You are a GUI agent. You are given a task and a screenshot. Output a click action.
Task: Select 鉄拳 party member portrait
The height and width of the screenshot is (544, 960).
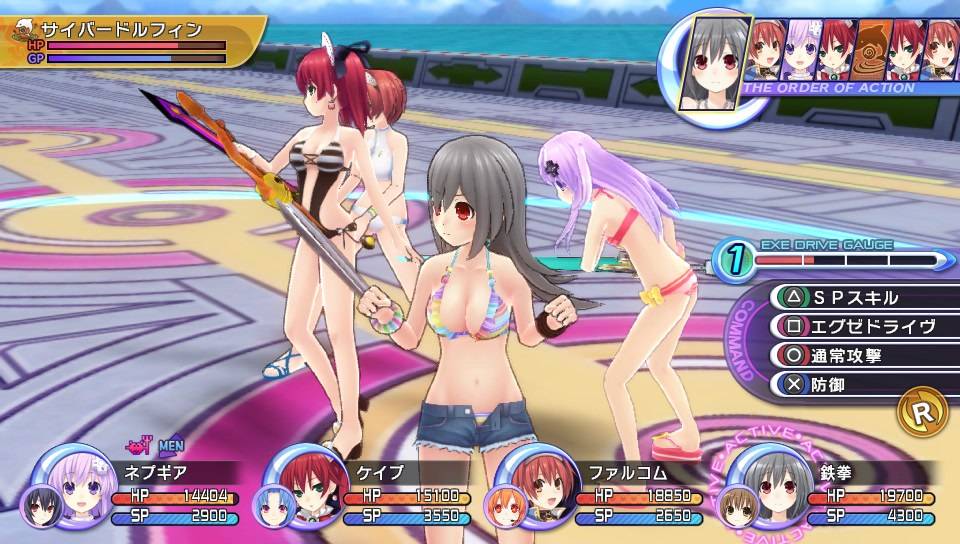pyautogui.click(x=765, y=484)
